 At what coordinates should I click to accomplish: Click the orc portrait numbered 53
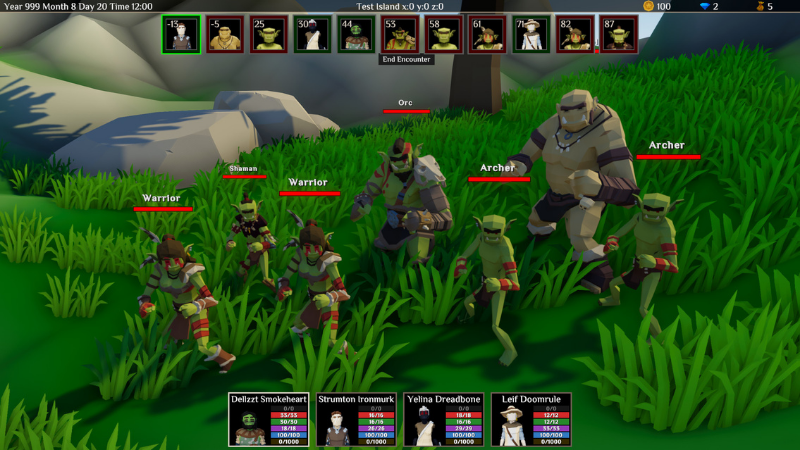point(399,34)
